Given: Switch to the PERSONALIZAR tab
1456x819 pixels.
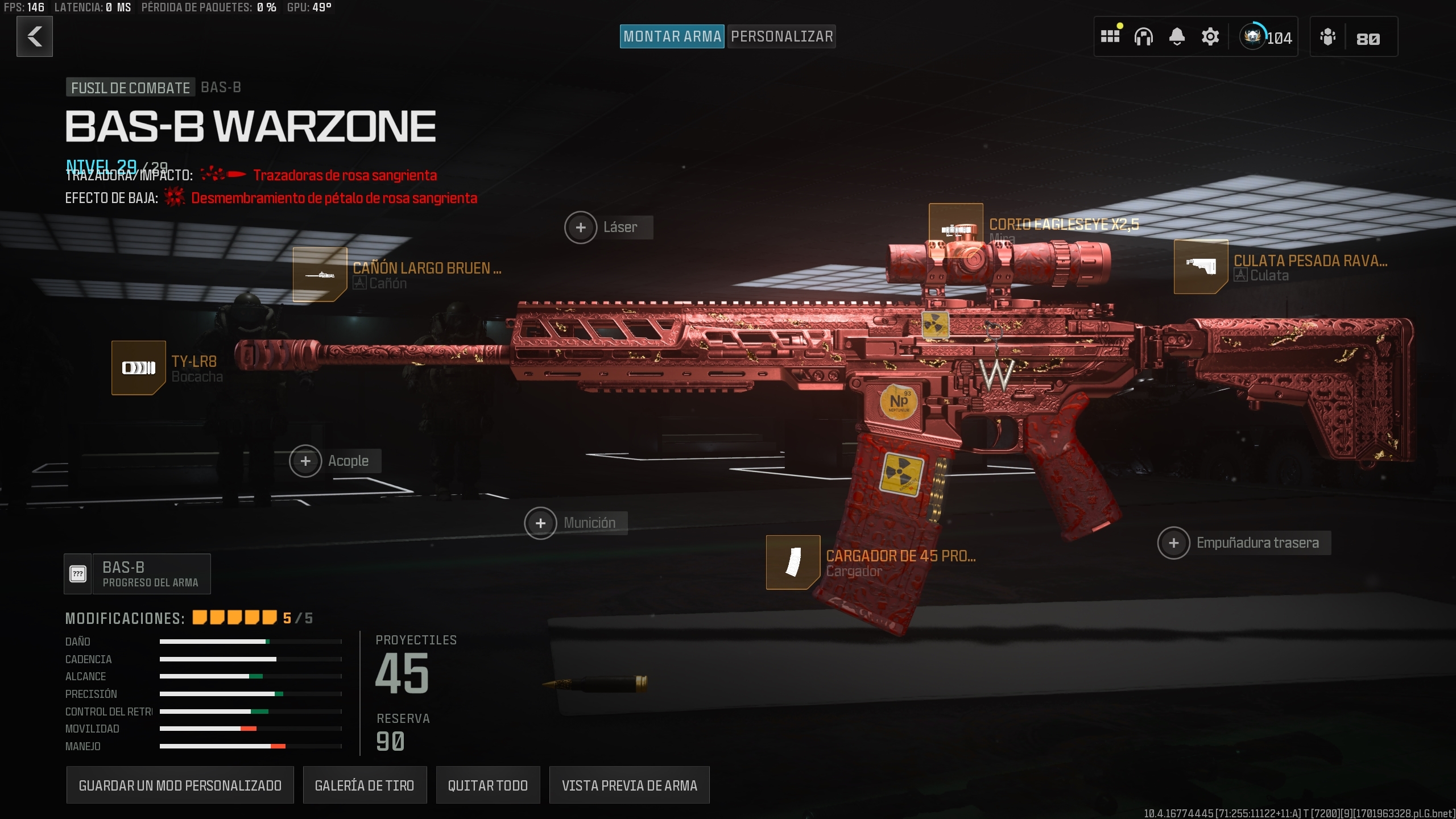Looking at the screenshot, I should 781,36.
